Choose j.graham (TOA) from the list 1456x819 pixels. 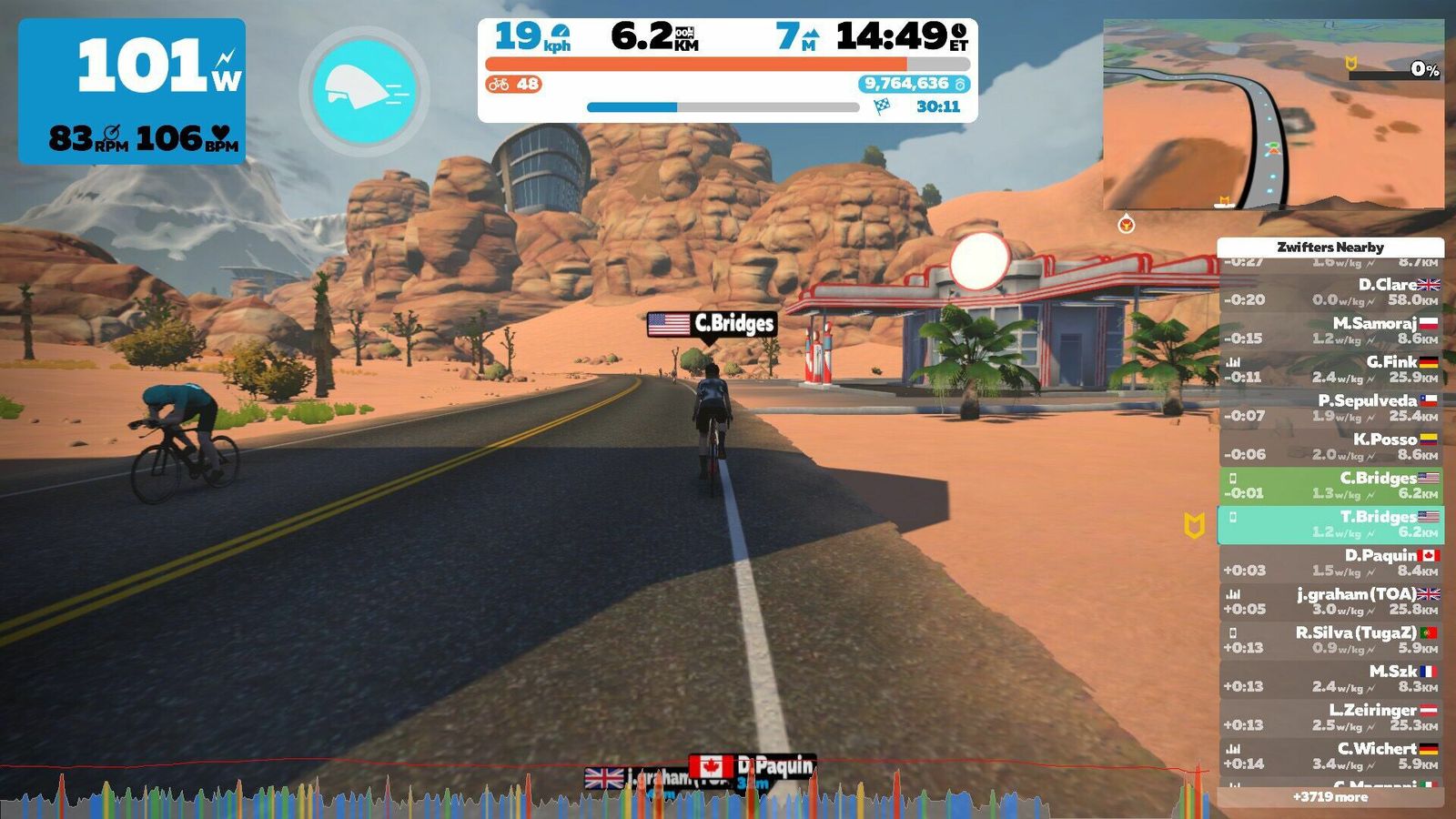click(x=1330, y=602)
